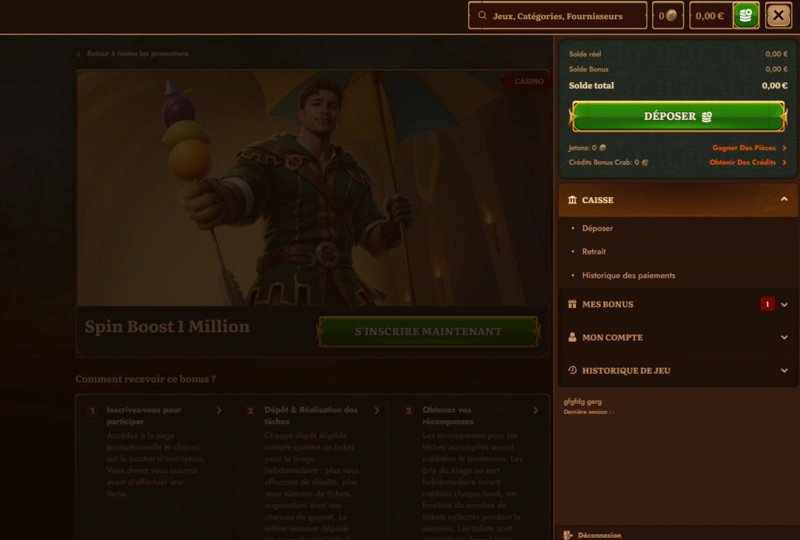Click the large Déposer button
Image resolution: width=800 pixels, height=540 pixels.
(677, 116)
